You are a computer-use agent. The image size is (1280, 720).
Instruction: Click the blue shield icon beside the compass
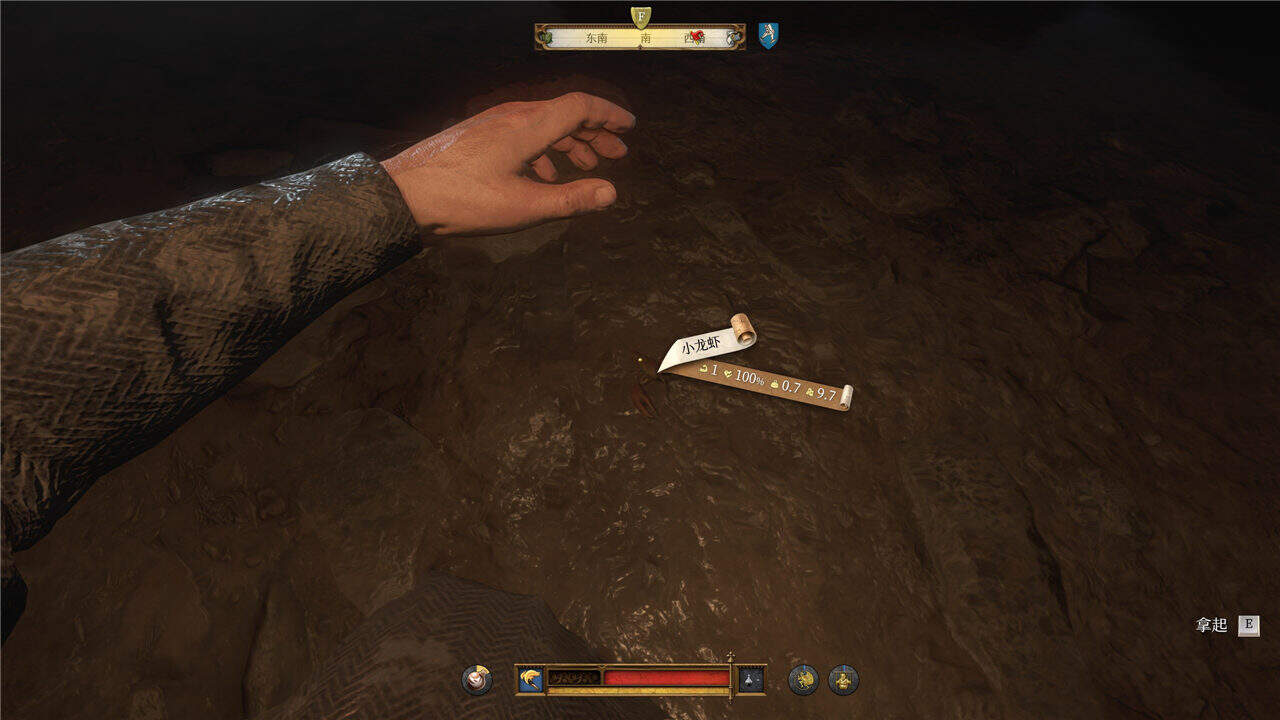point(768,36)
